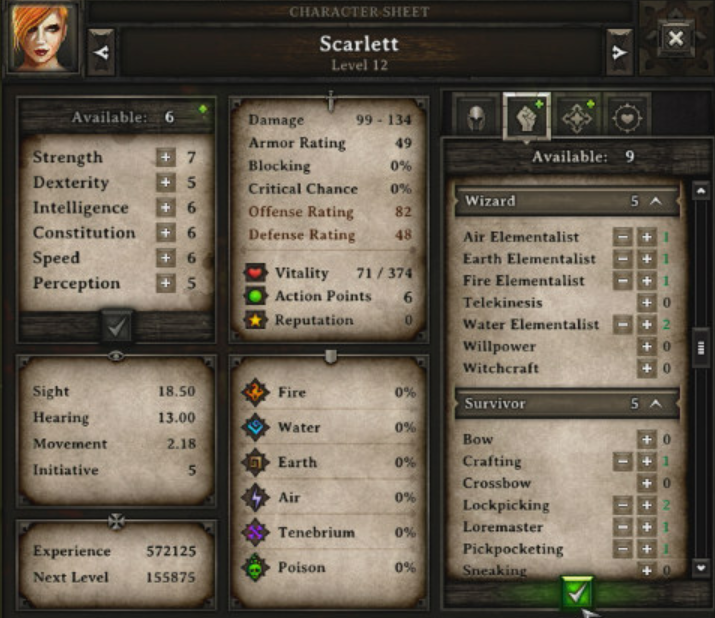The image size is (715, 618).
Task: Add a point to Perception
Action: coord(165,283)
